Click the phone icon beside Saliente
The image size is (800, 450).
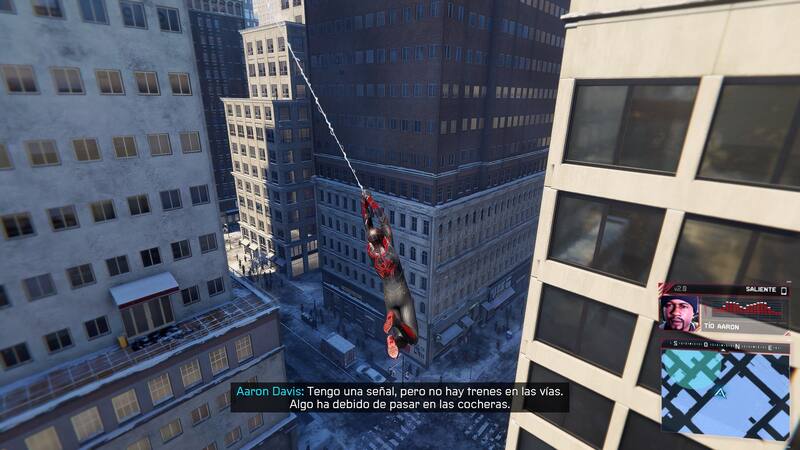(x=784, y=290)
